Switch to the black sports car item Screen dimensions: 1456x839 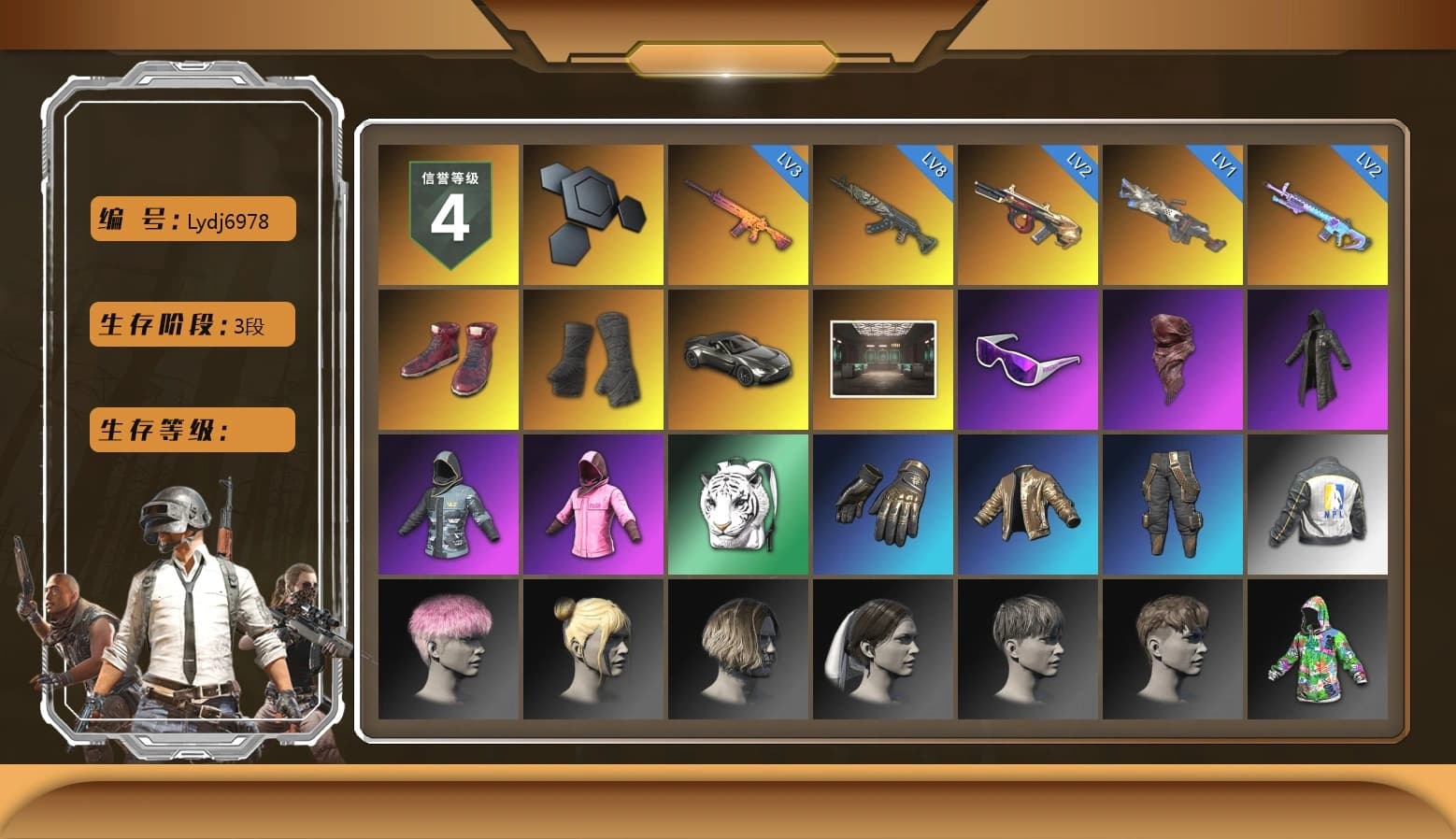(737, 359)
